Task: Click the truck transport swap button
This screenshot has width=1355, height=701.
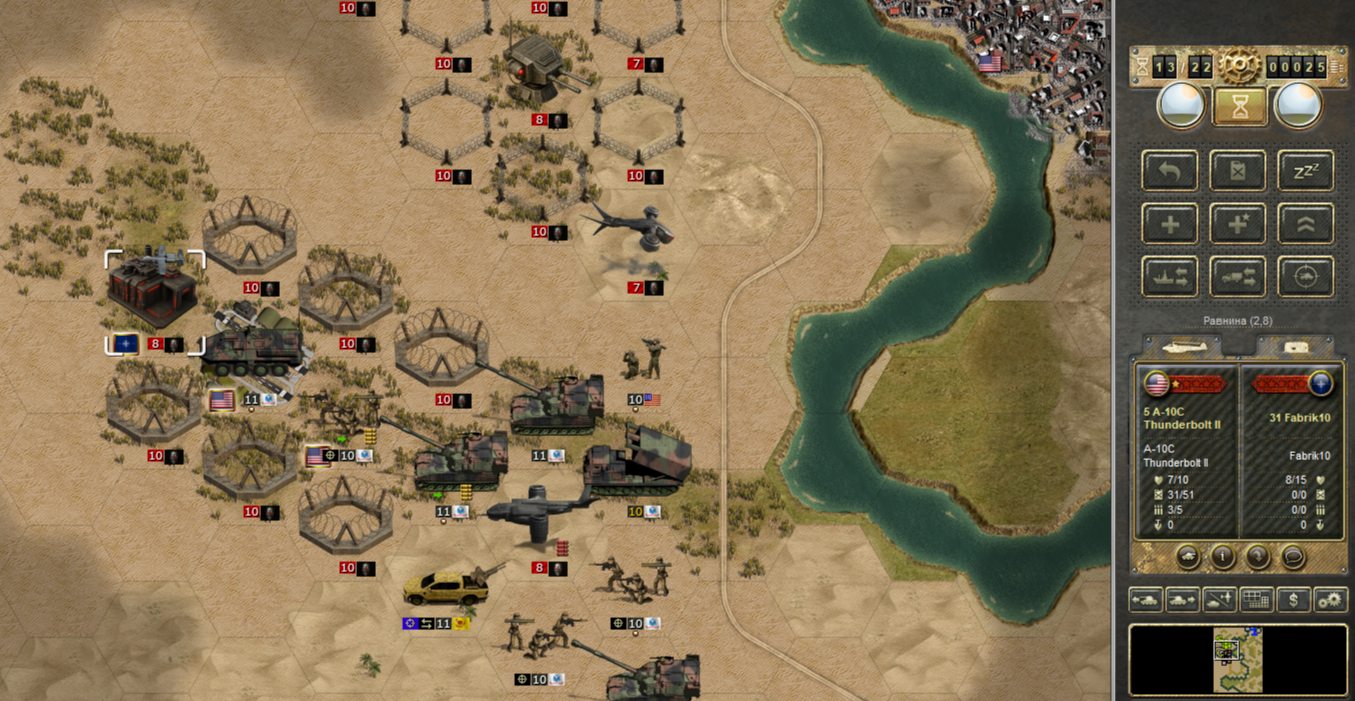Action: [x=1238, y=277]
